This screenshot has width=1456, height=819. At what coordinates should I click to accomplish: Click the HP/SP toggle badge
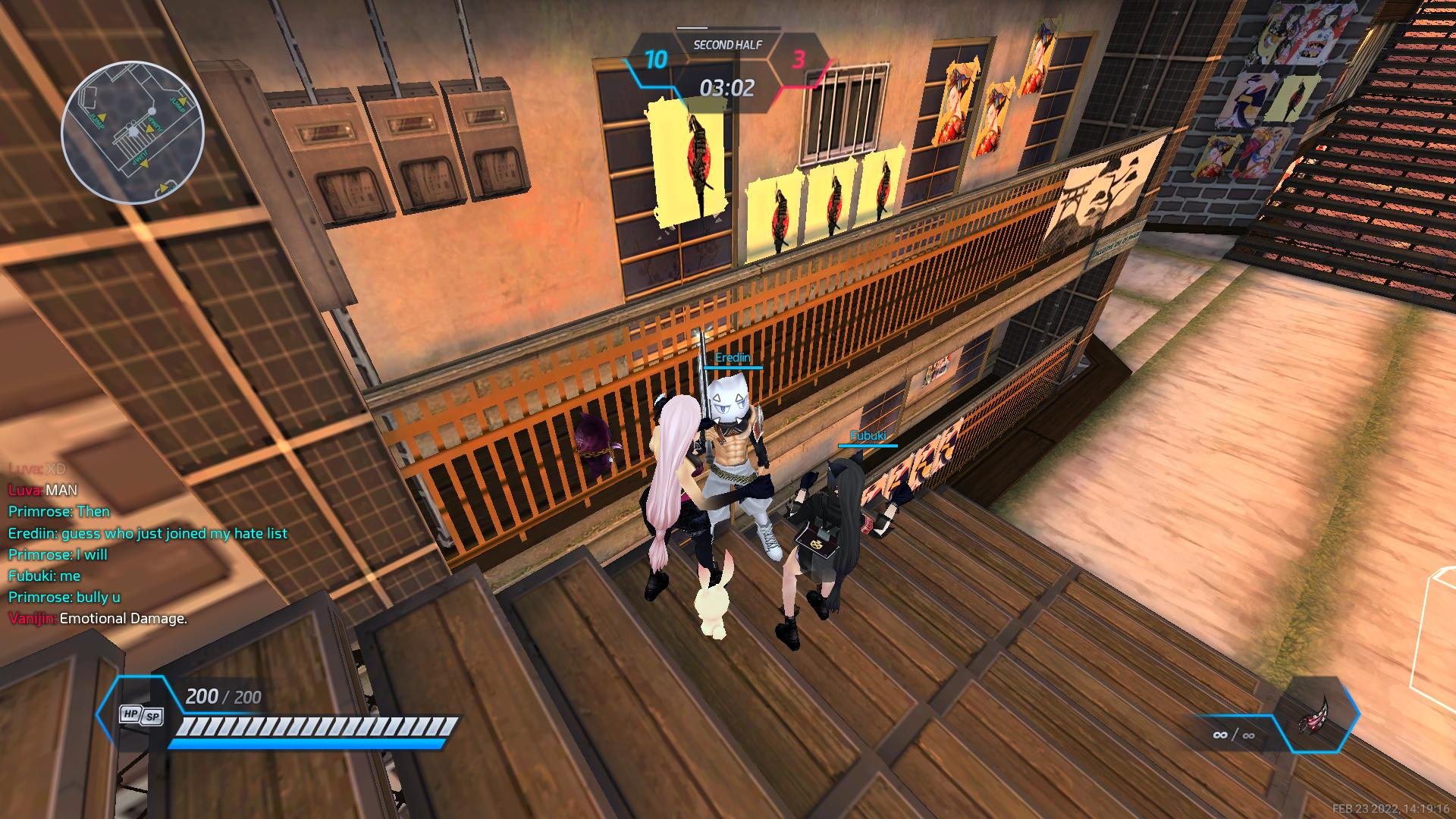(x=142, y=714)
